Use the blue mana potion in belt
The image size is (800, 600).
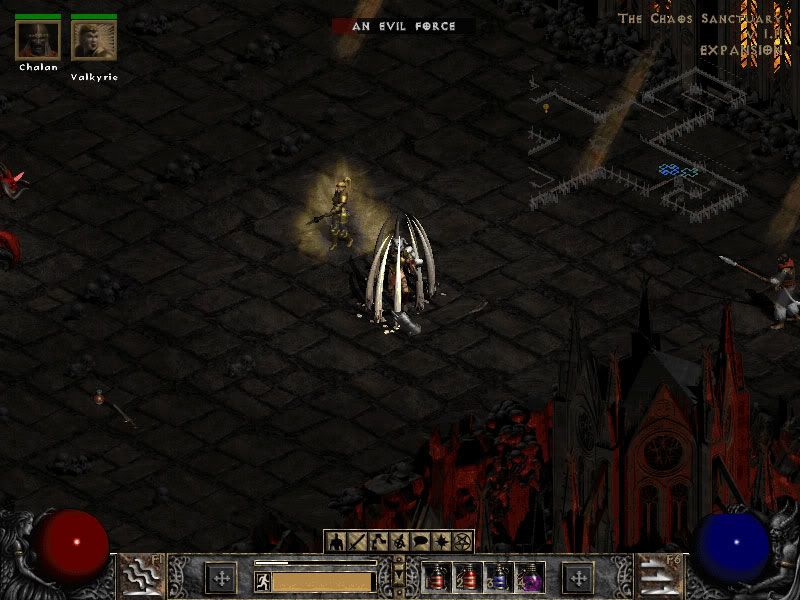(x=498, y=577)
